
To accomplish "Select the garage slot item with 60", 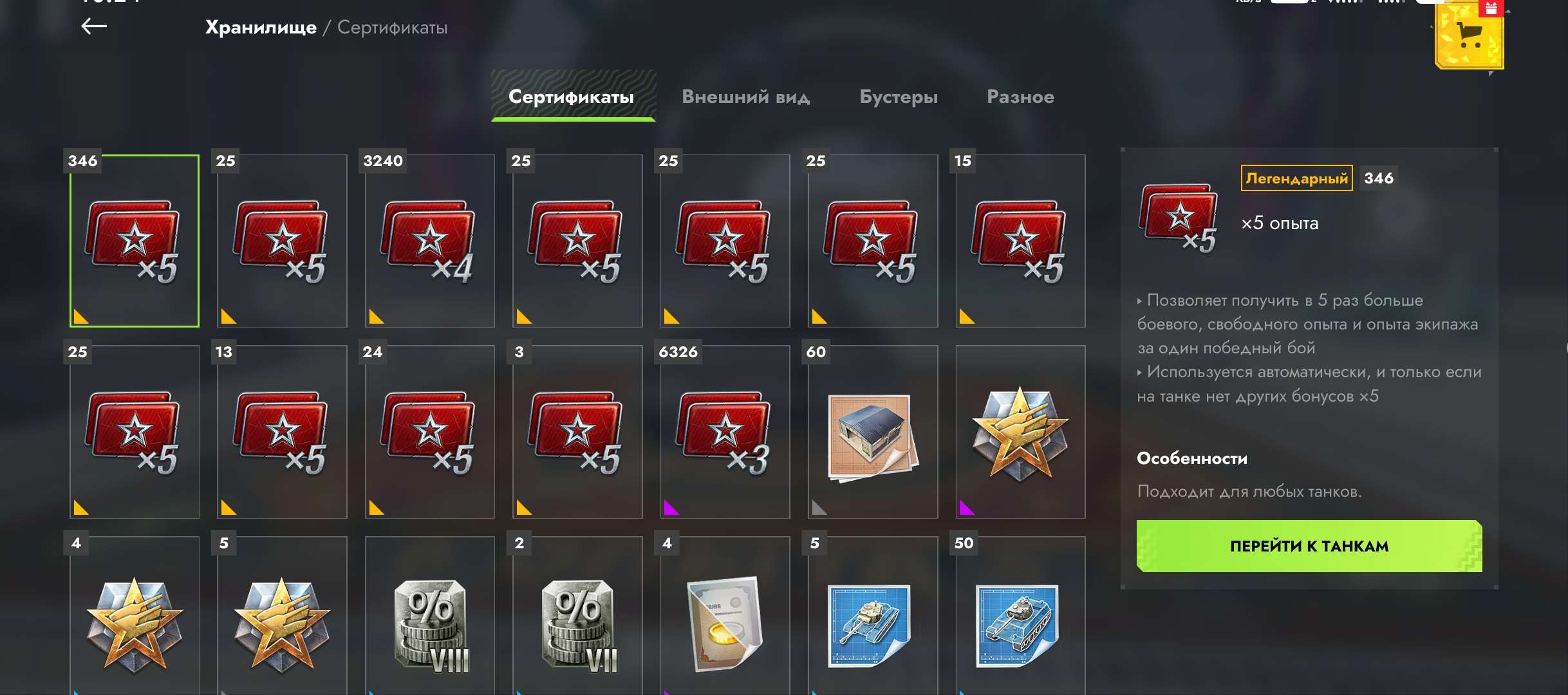I will [872, 432].
